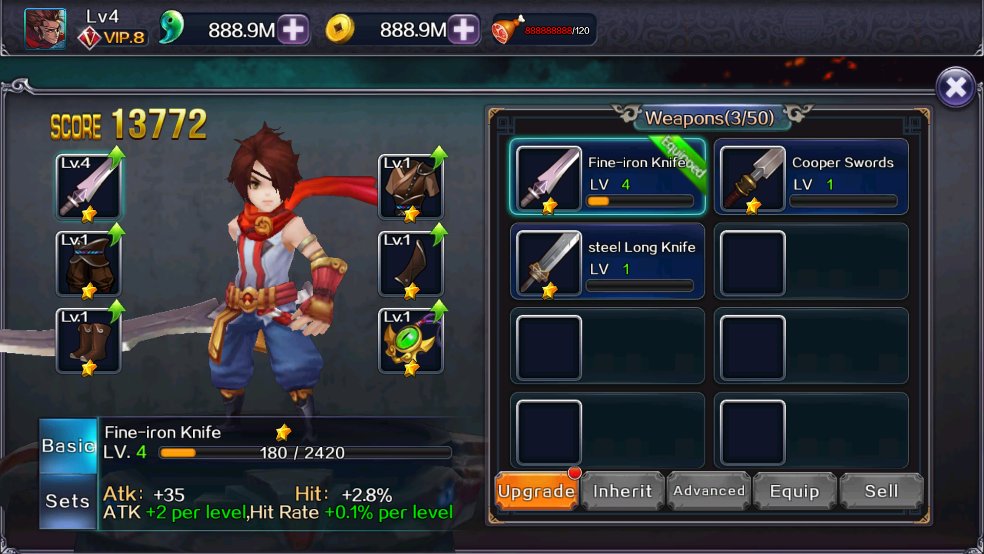
Task: Show the Sets tab
Action: point(68,500)
